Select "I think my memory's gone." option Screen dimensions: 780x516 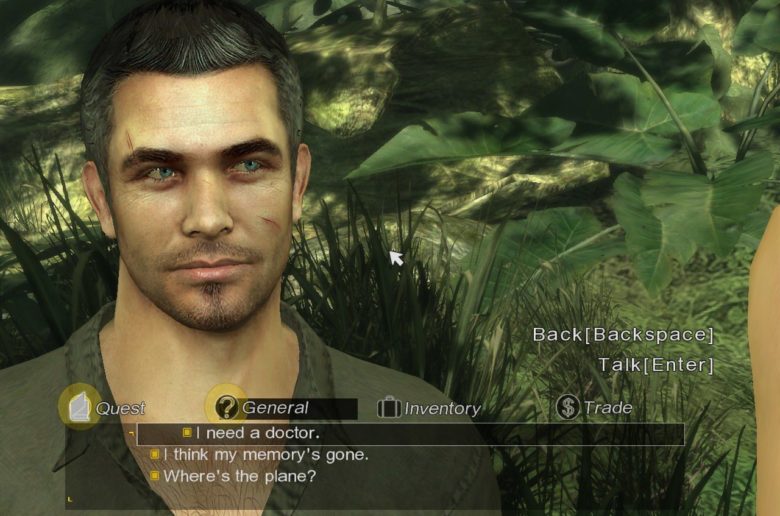click(265, 455)
